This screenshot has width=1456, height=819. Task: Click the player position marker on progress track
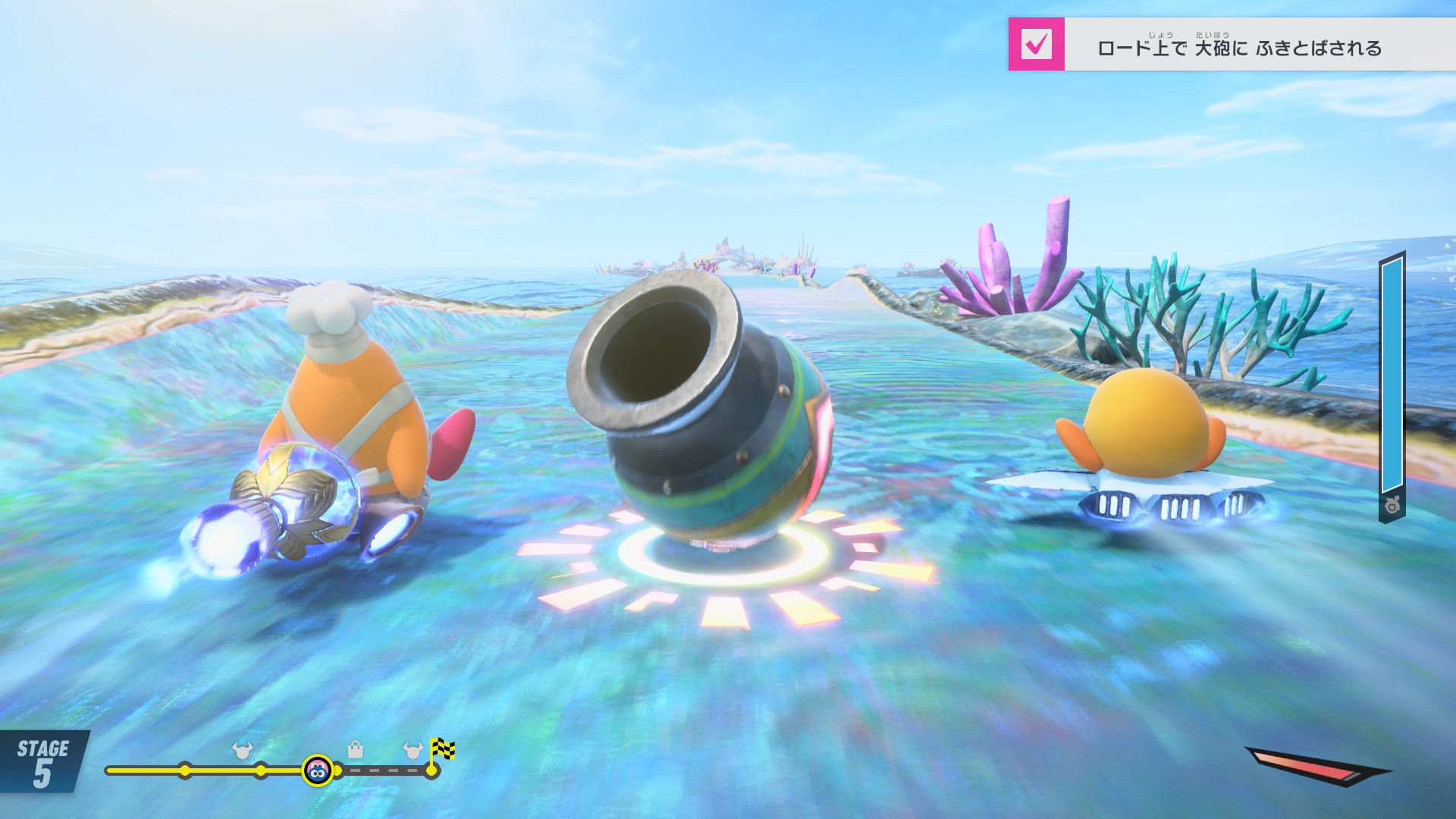pyautogui.click(x=318, y=770)
